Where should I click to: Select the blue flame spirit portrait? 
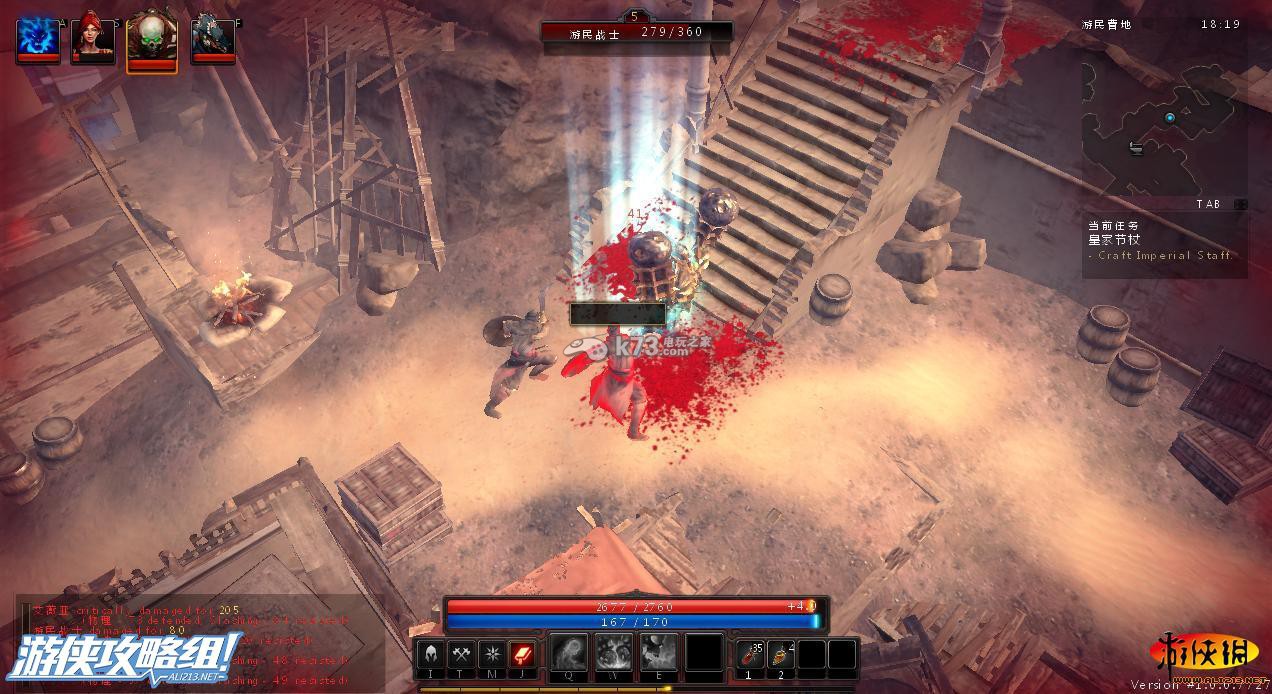[37, 39]
